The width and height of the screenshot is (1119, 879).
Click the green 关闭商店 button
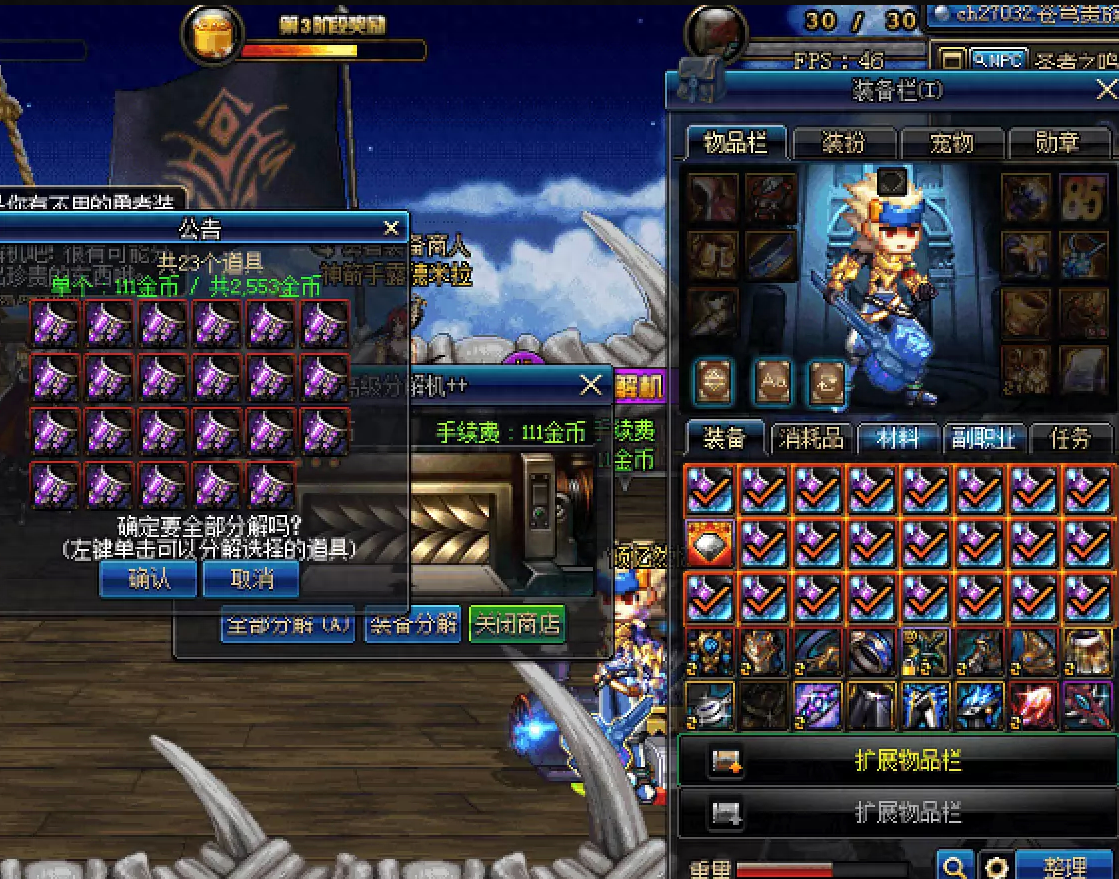coord(517,625)
